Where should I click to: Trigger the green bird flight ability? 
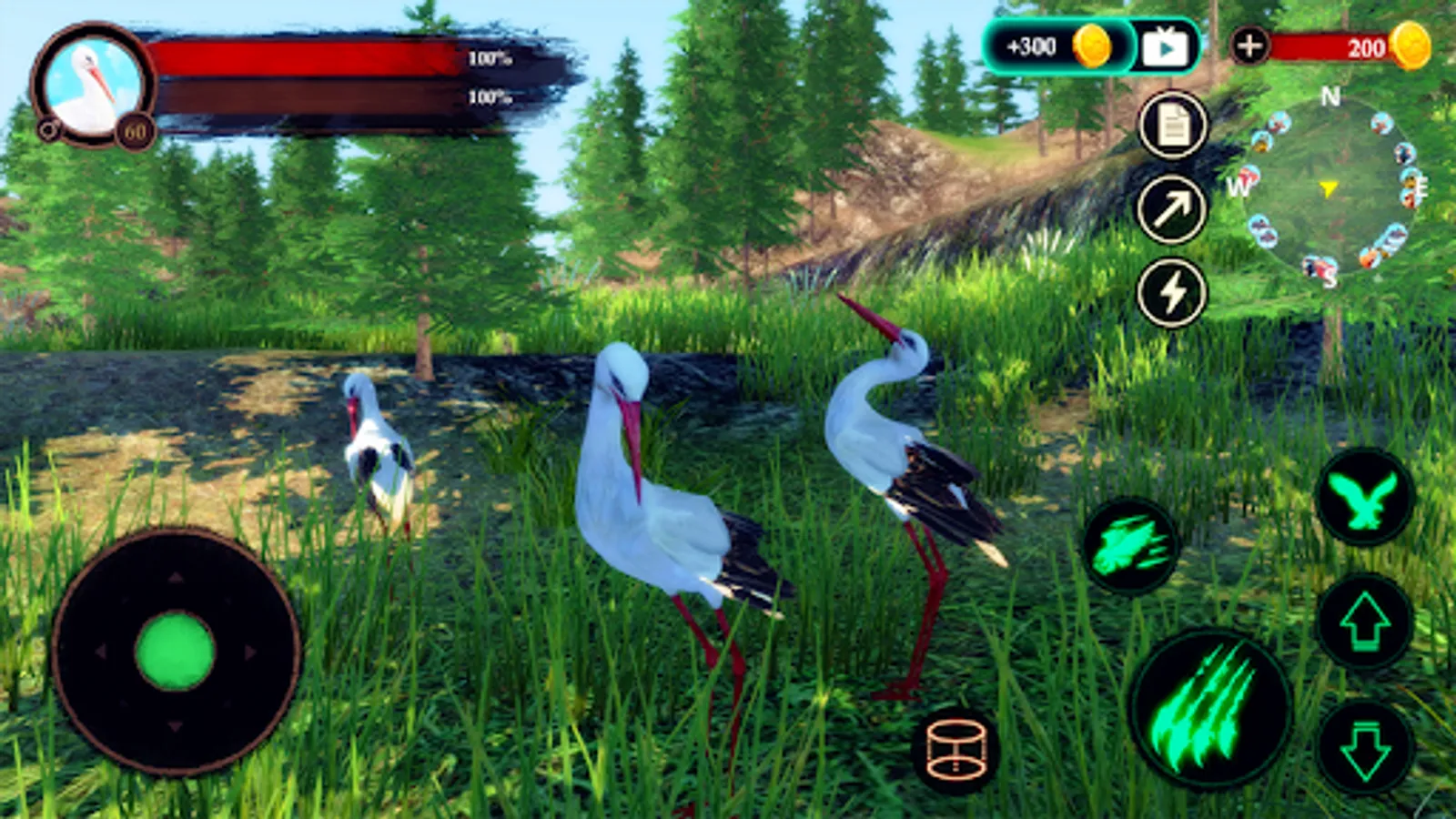(x=1364, y=498)
